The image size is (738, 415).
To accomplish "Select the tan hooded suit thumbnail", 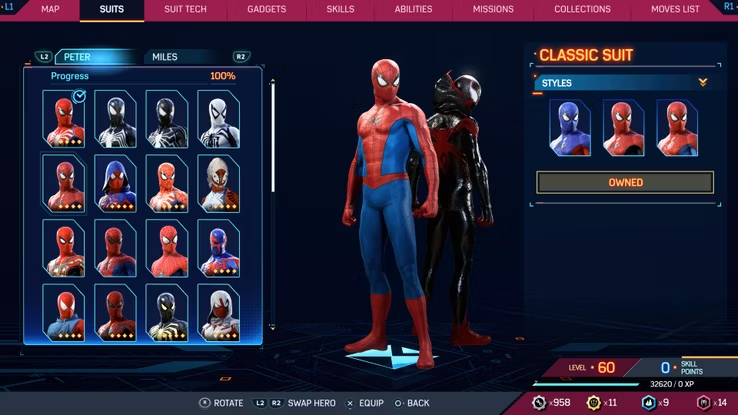I will [218, 182].
